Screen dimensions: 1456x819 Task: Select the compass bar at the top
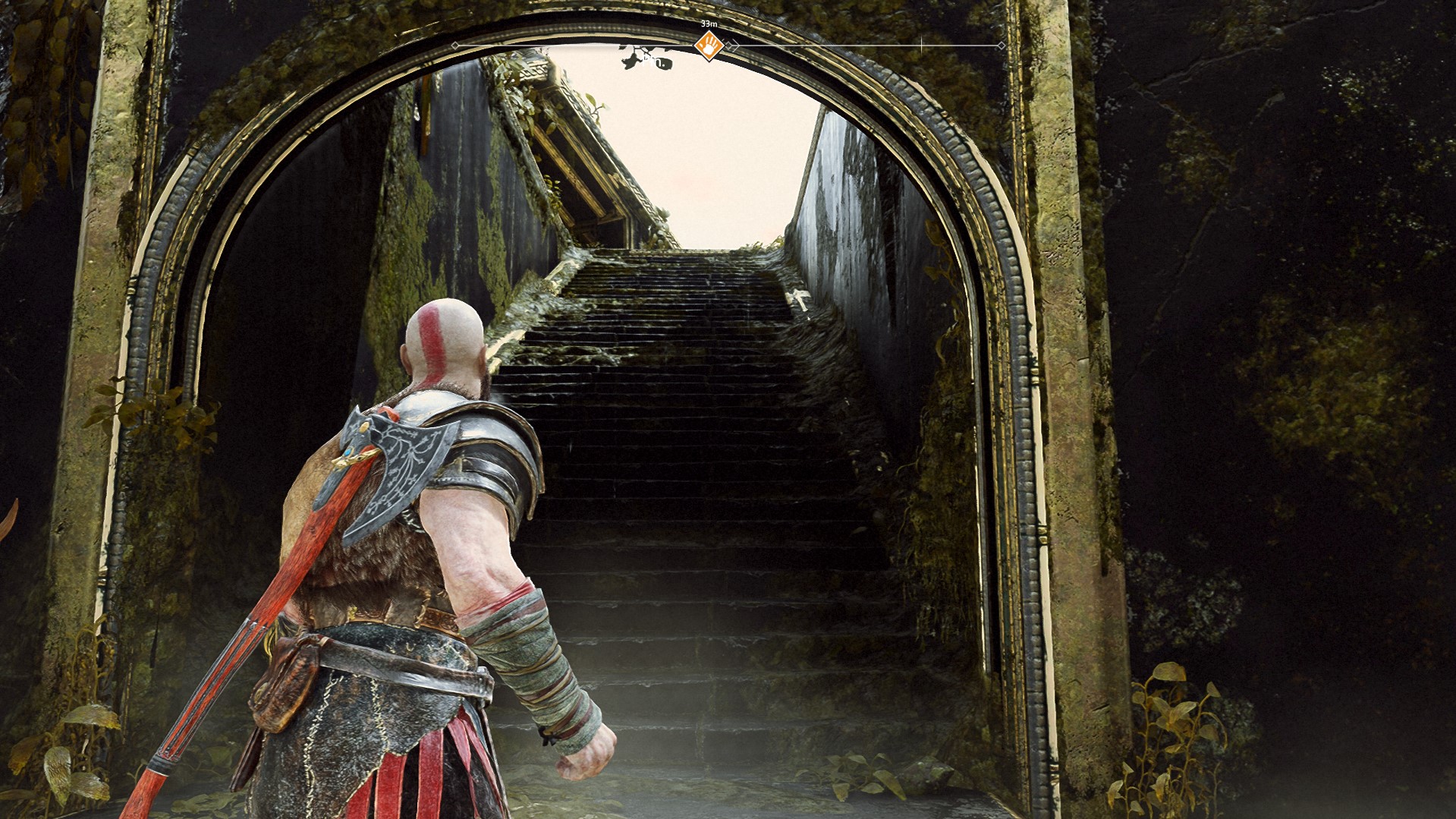pyautogui.click(x=865, y=46)
